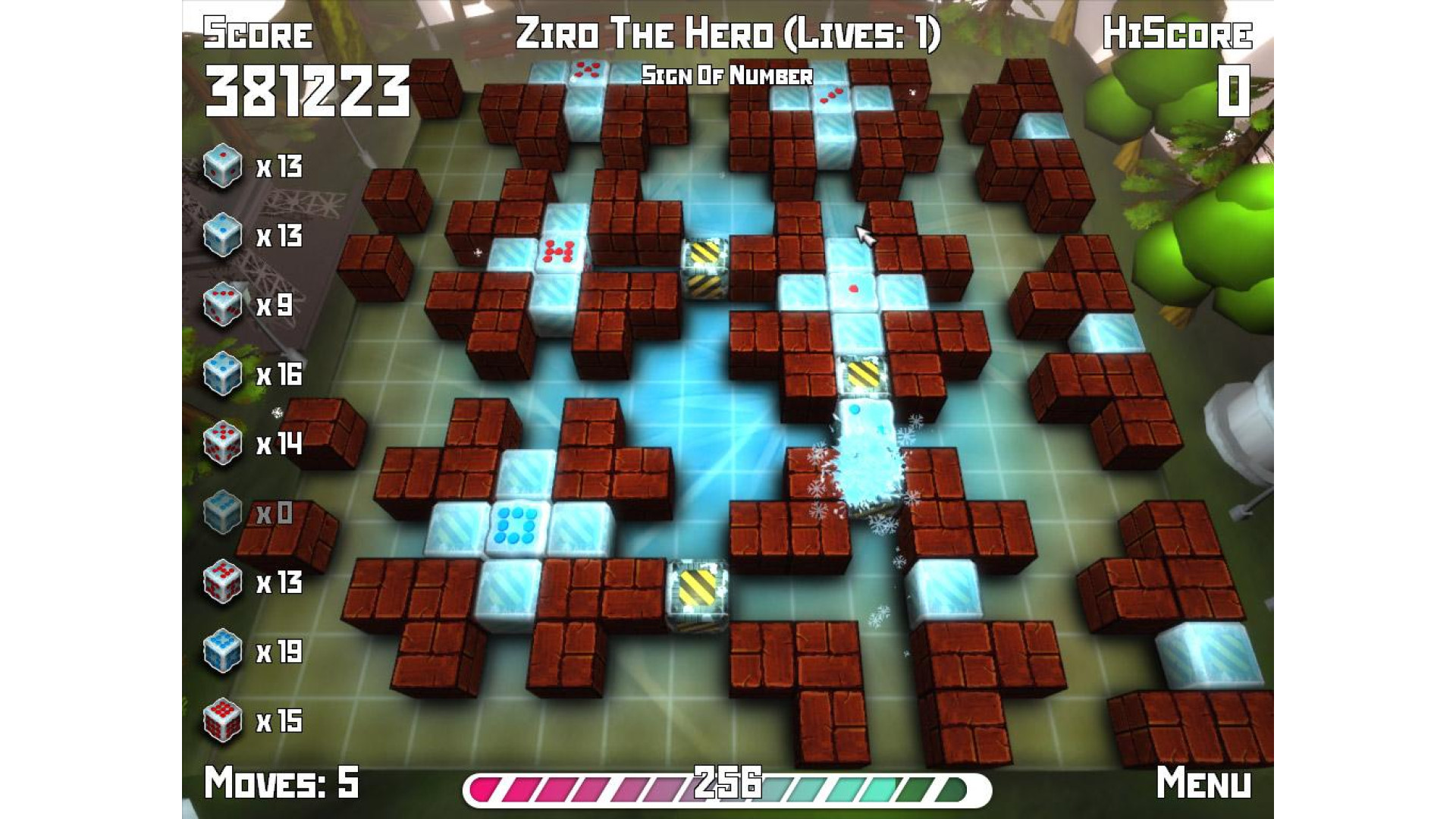The image size is (1456, 819).
Task: Pick the blue four-pip die with x16 count
Action: click(222, 374)
